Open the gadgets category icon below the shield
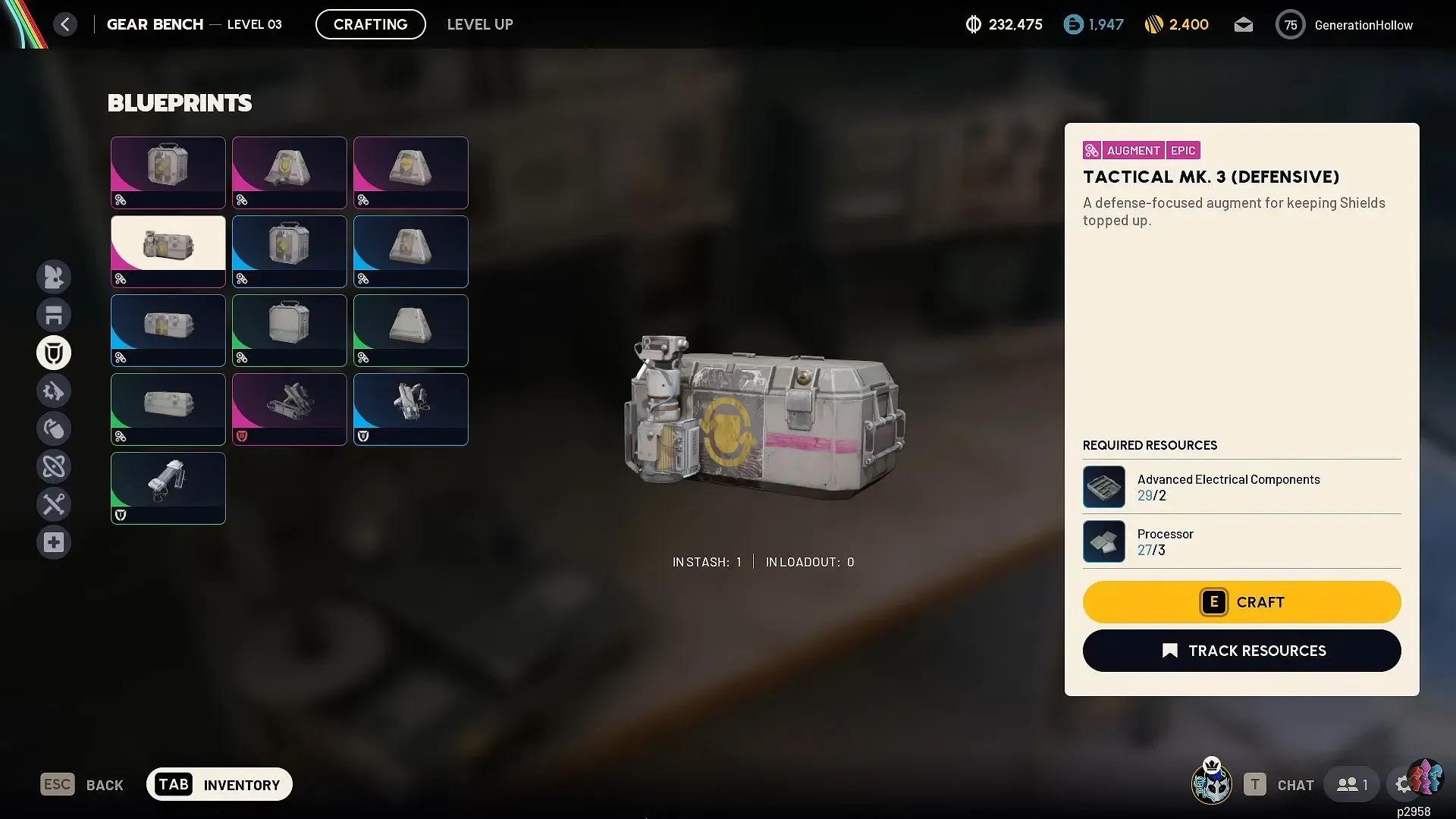1456x819 pixels. tap(54, 390)
